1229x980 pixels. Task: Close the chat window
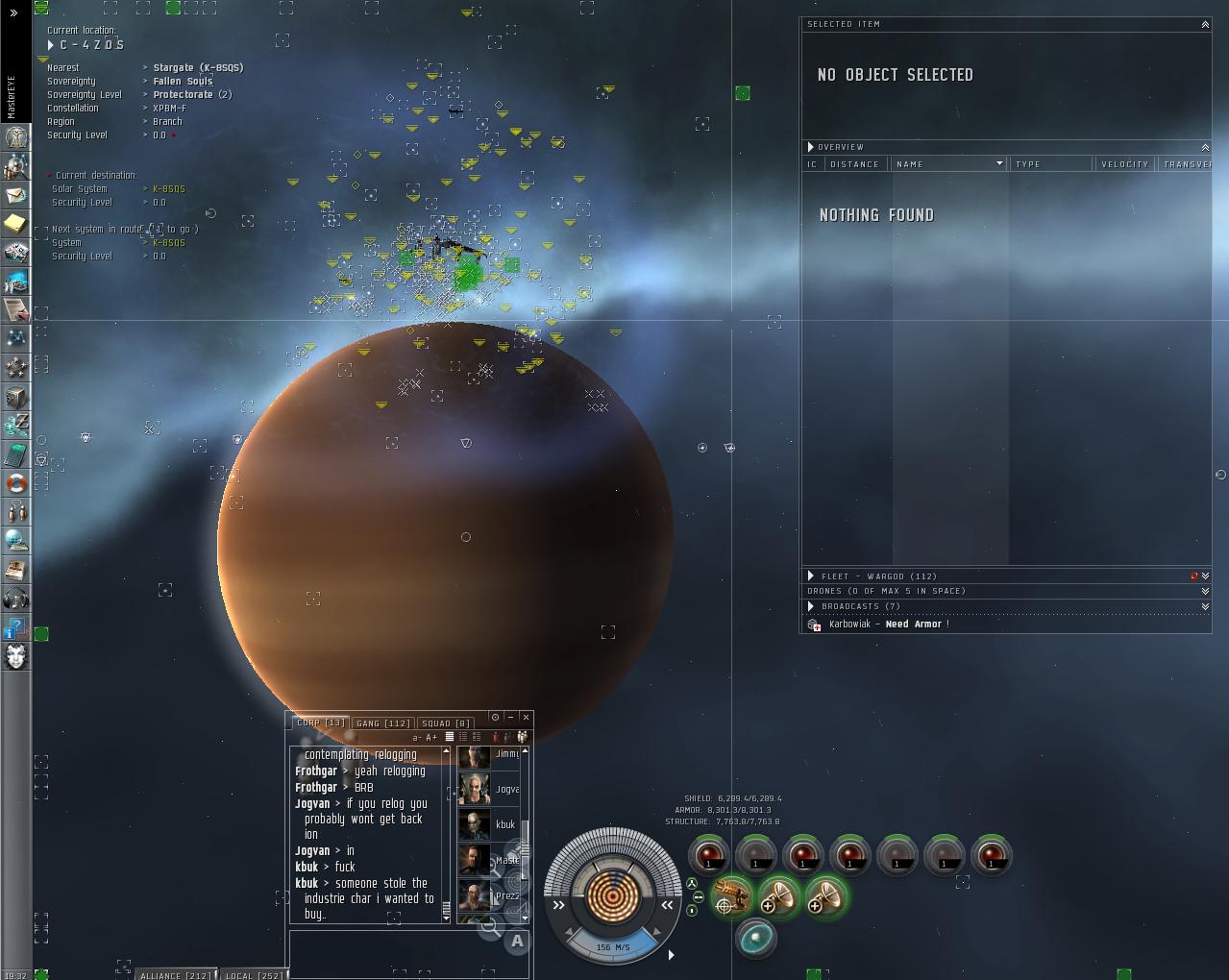pos(526,717)
